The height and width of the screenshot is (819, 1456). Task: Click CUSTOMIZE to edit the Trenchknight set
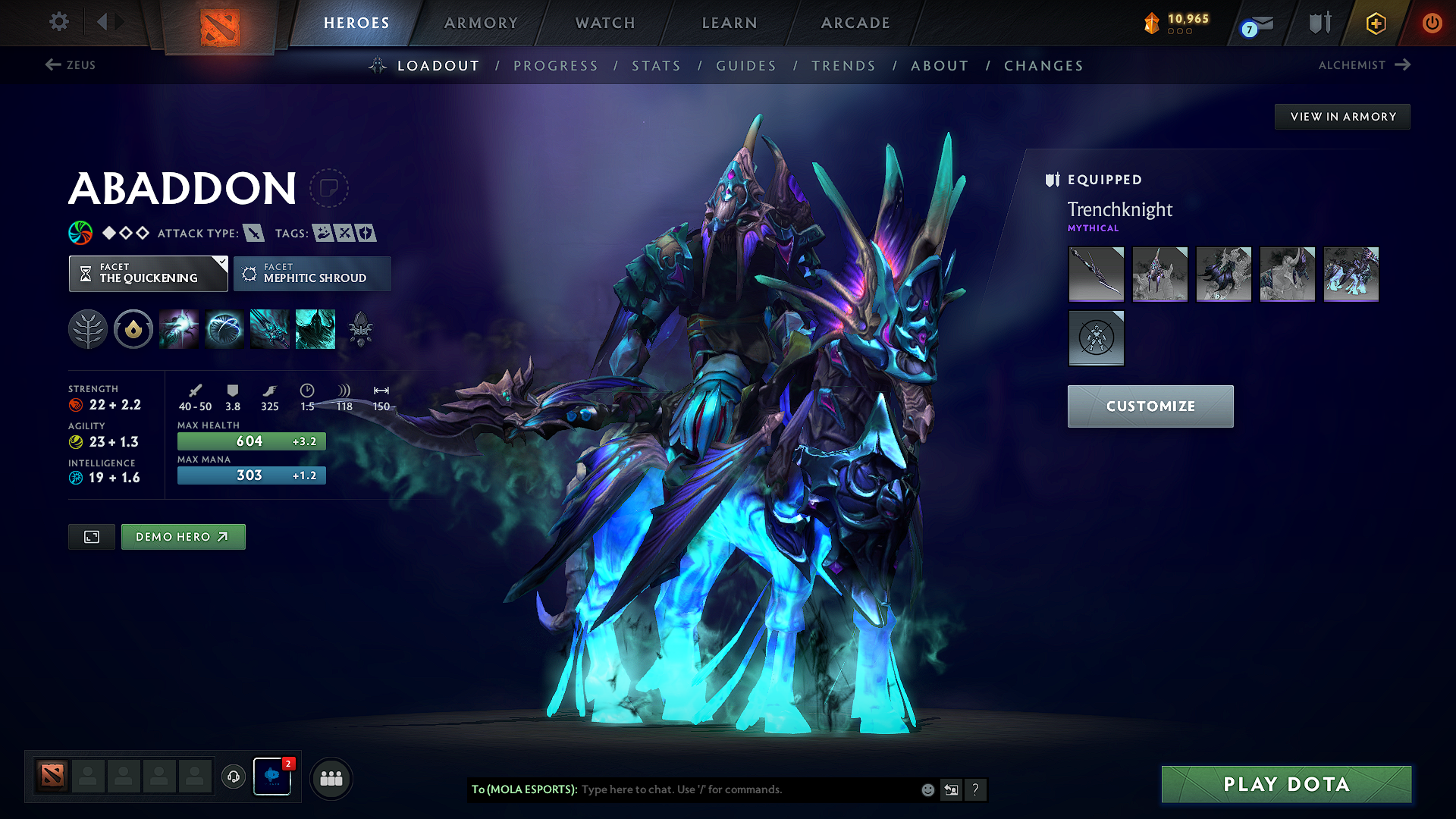pyautogui.click(x=1150, y=406)
